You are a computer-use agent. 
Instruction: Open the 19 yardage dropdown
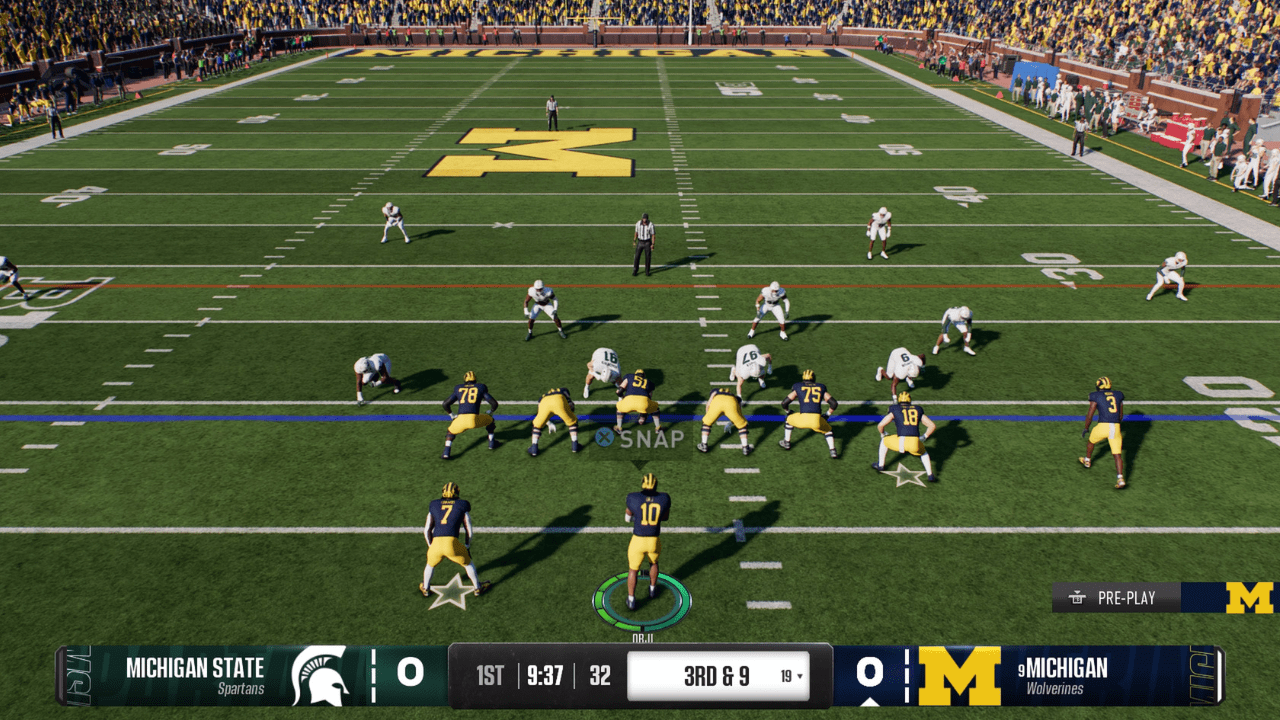(793, 675)
